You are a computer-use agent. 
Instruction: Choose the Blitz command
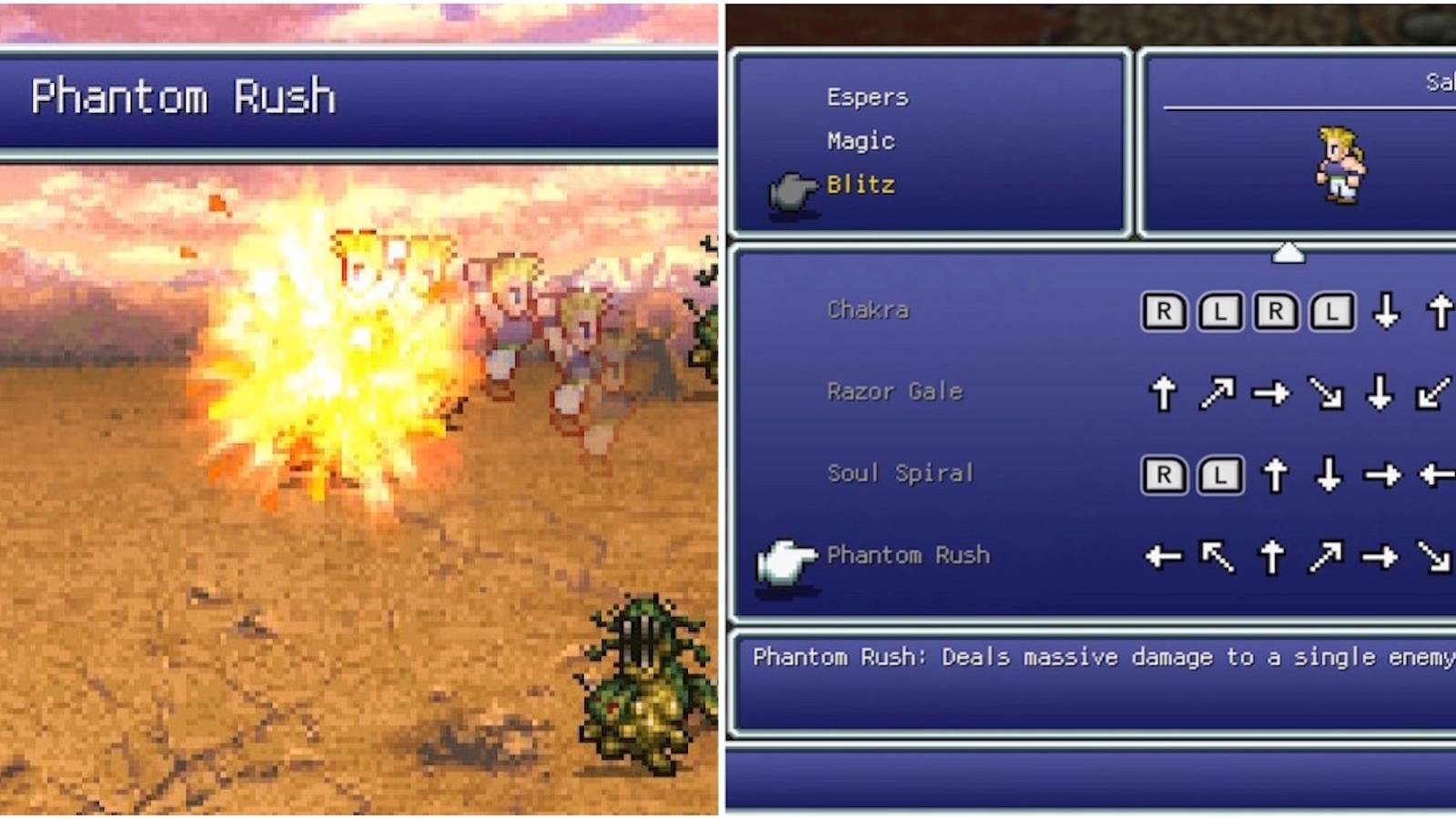point(861,185)
